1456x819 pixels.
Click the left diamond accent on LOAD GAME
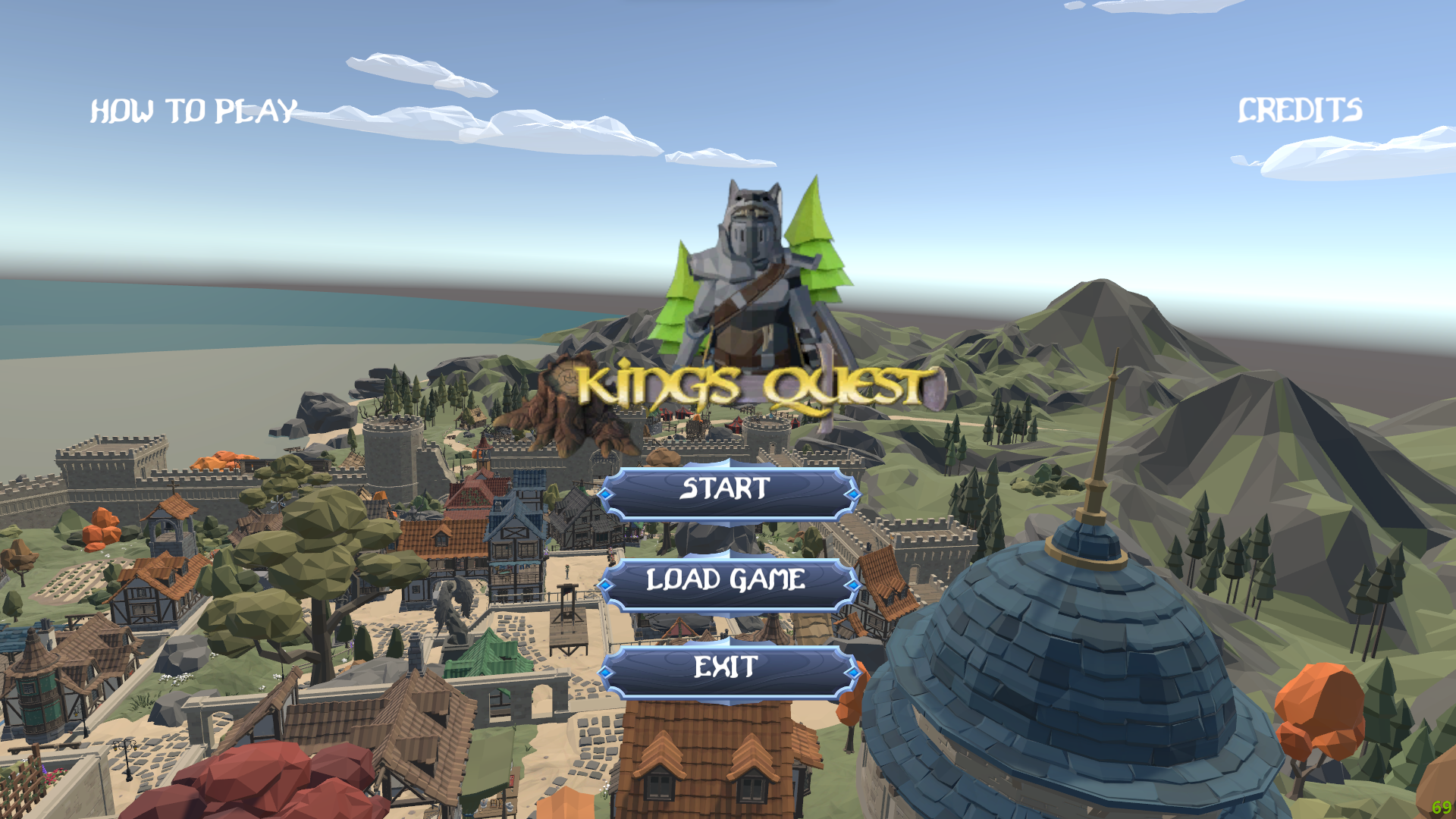pyautogui.click(x=606, y=584)
